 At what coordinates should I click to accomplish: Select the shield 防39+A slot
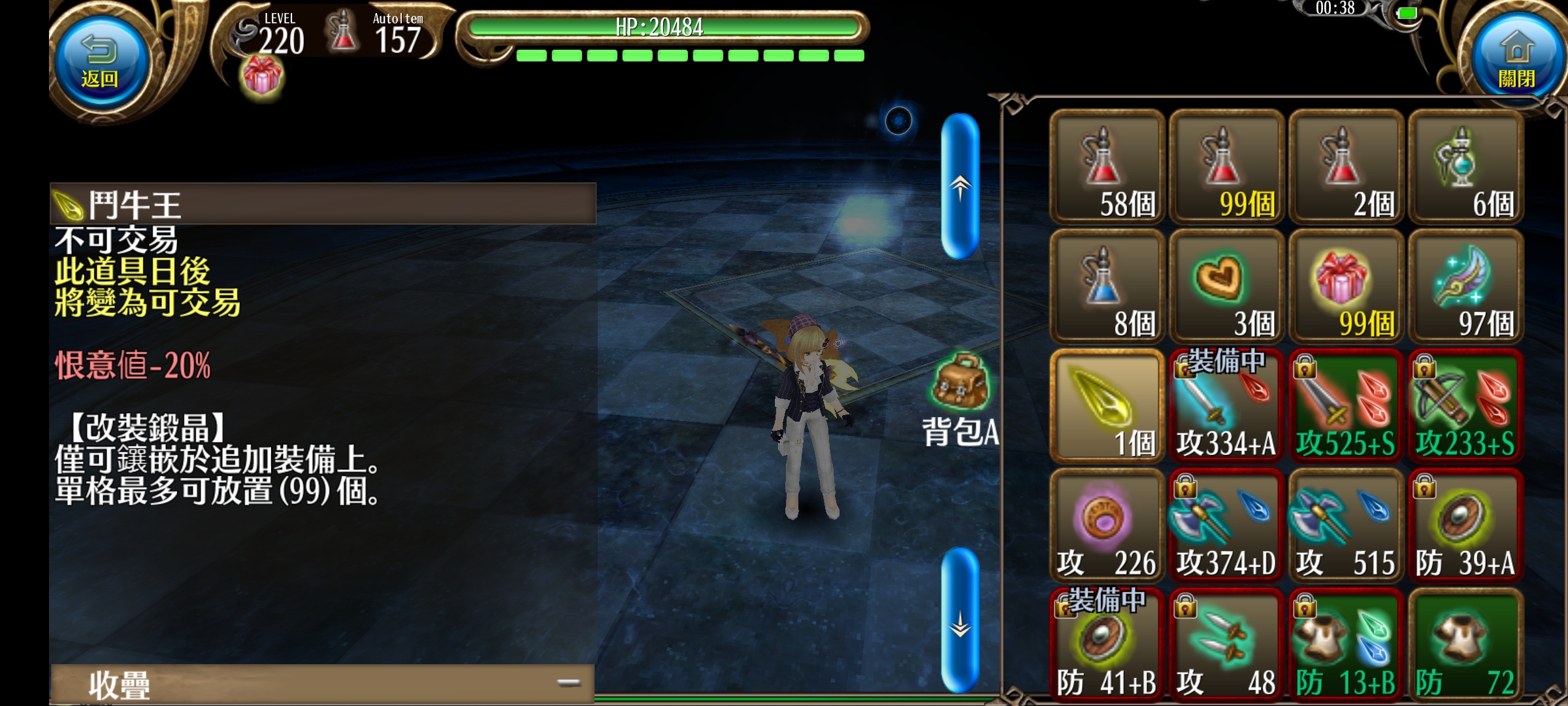click(1465, 525)
